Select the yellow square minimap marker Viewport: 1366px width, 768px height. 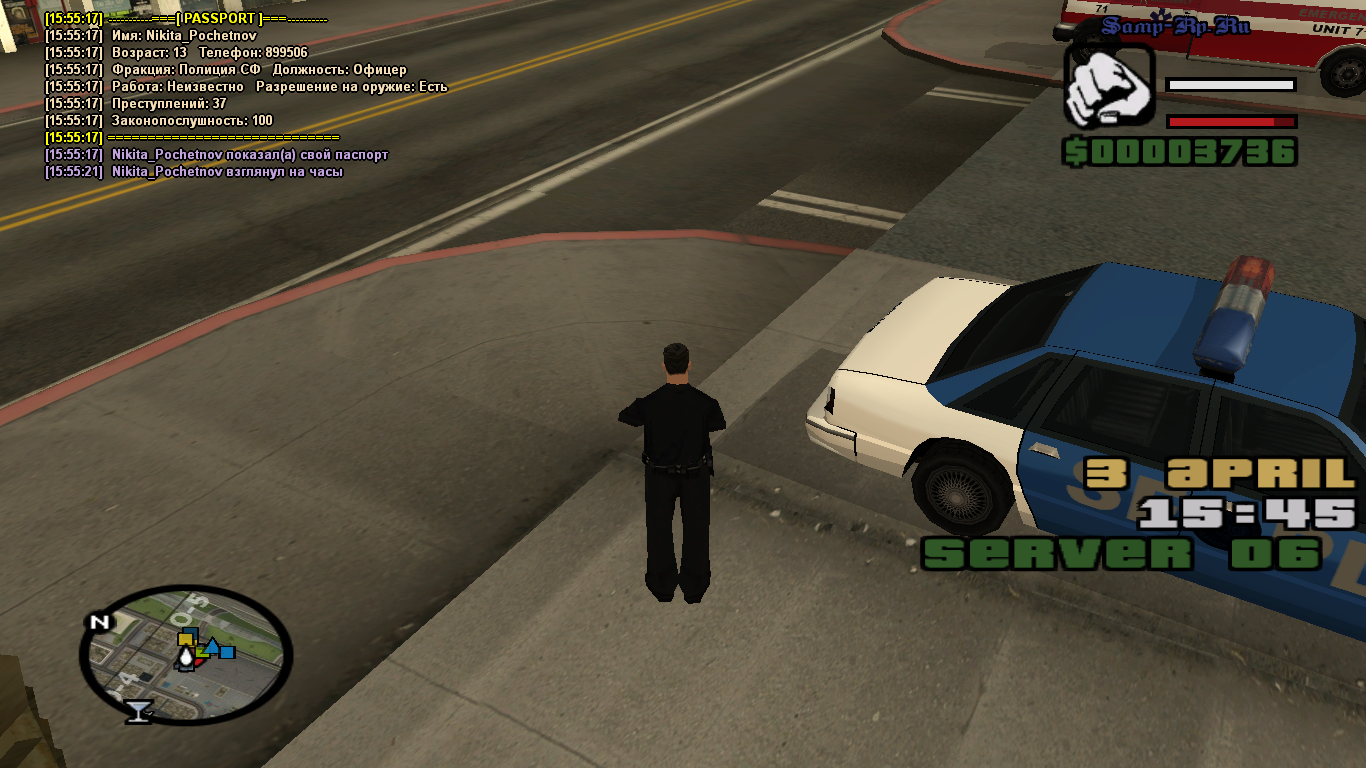(x=184, y=639)
